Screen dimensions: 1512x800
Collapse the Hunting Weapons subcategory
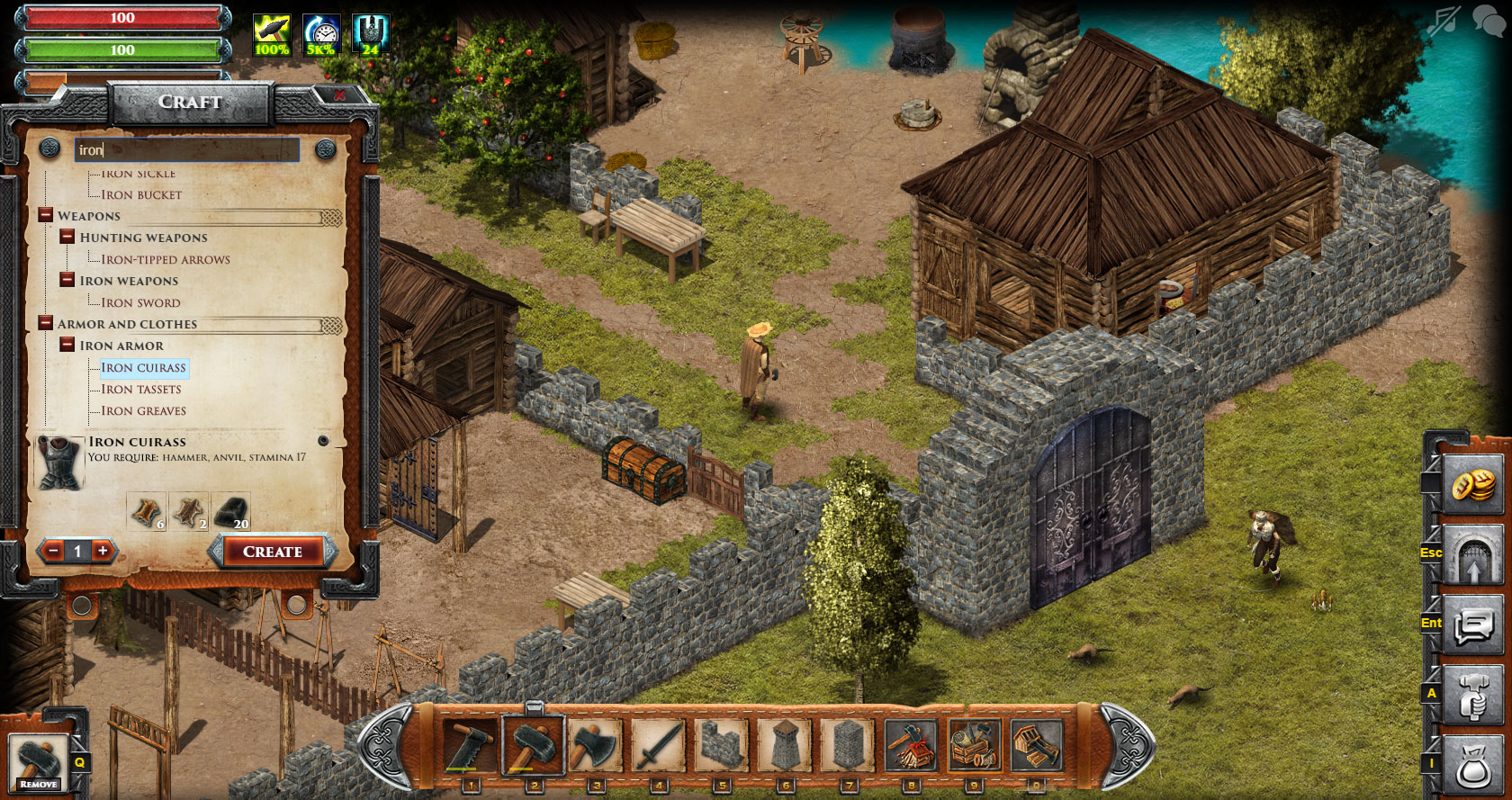pos(67,237)
